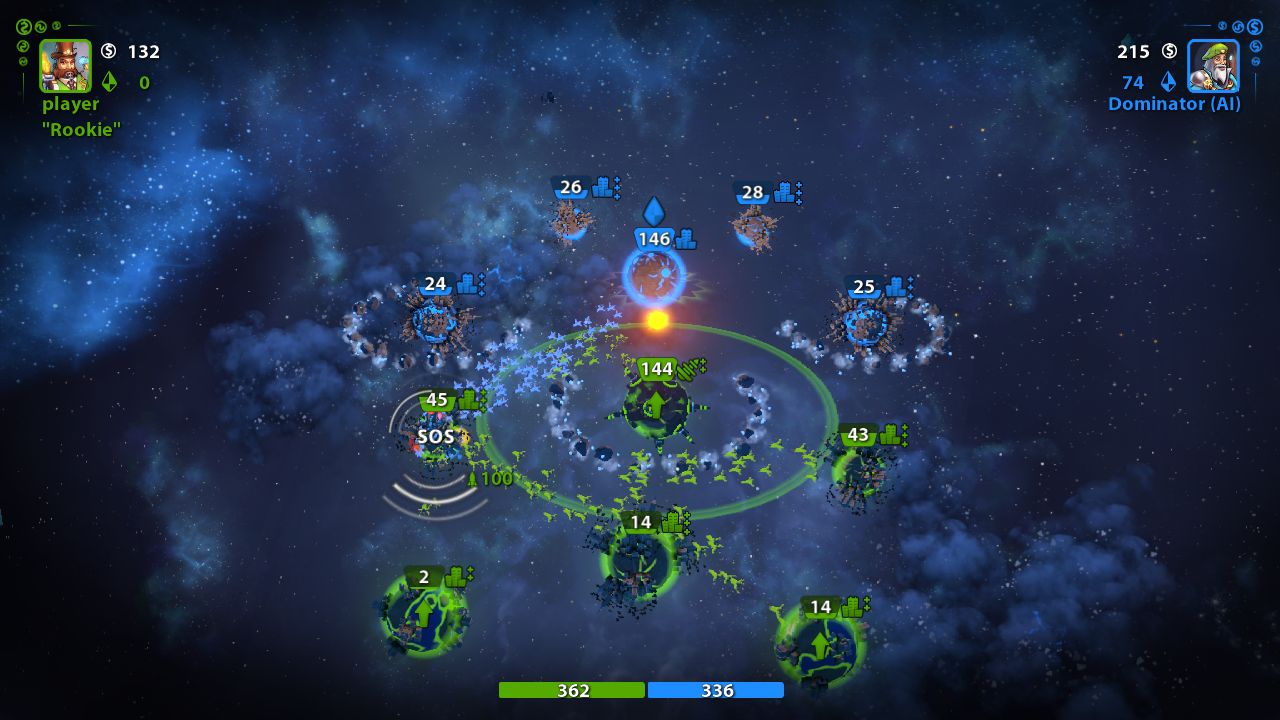The image size is (1280, 720).
Task: Click the green 362 progress bar at bottom
Action: (571, 690)
